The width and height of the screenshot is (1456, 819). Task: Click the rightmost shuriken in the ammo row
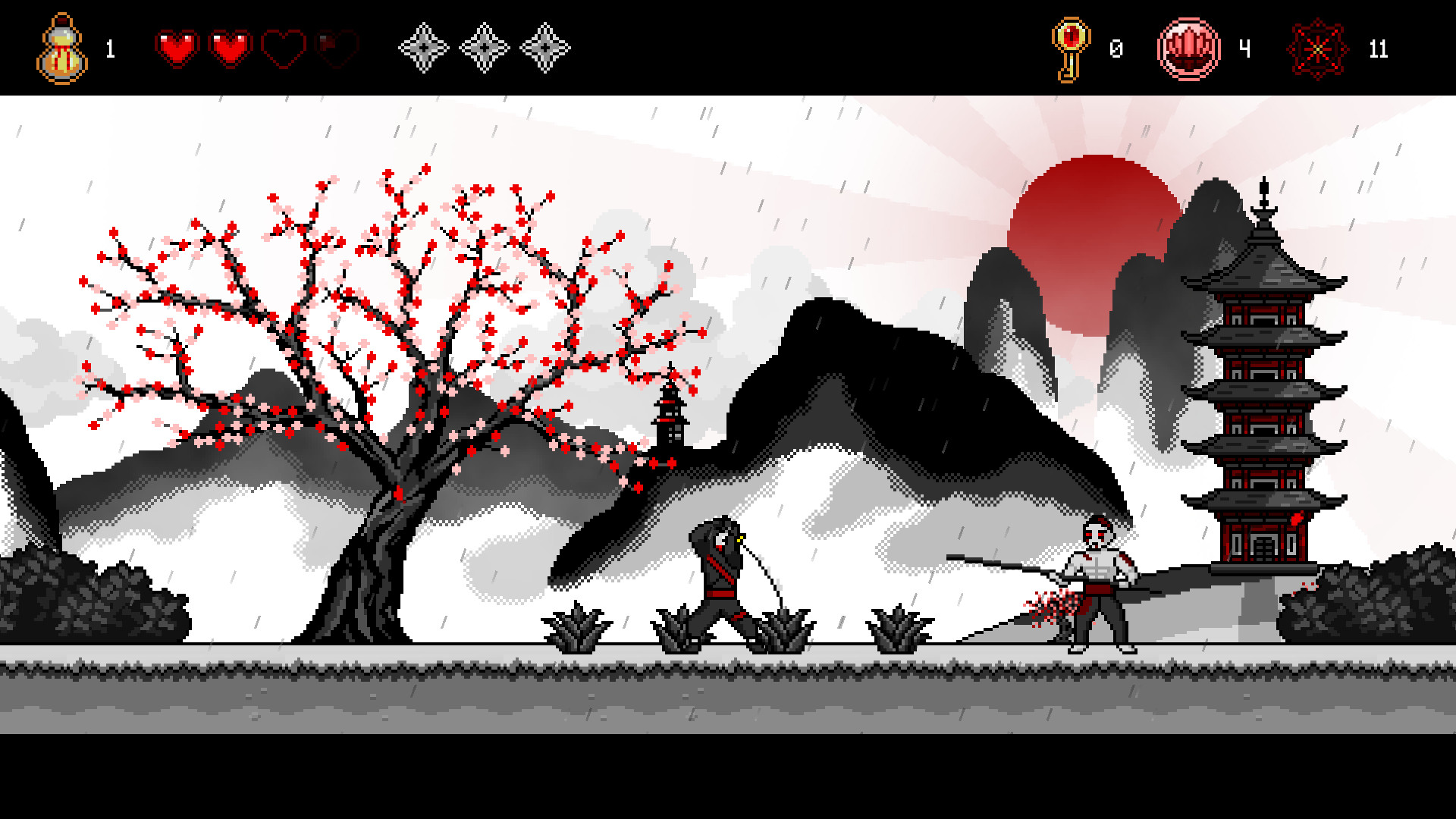coord(548,49)
